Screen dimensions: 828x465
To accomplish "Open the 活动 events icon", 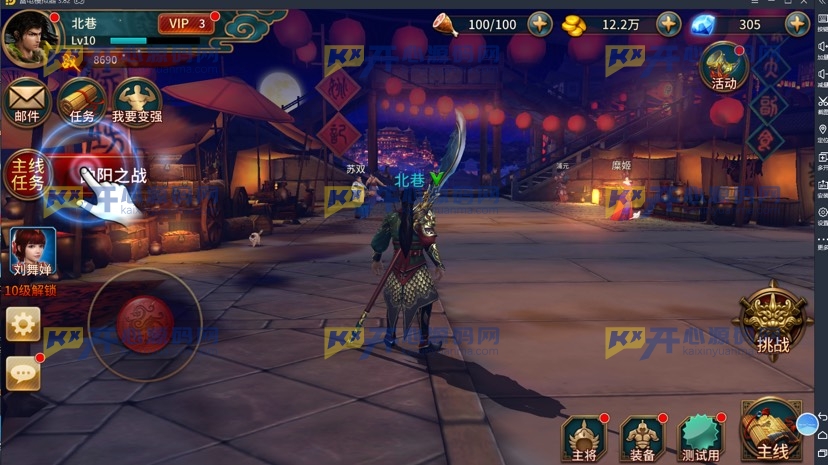I will coord(723,68).
